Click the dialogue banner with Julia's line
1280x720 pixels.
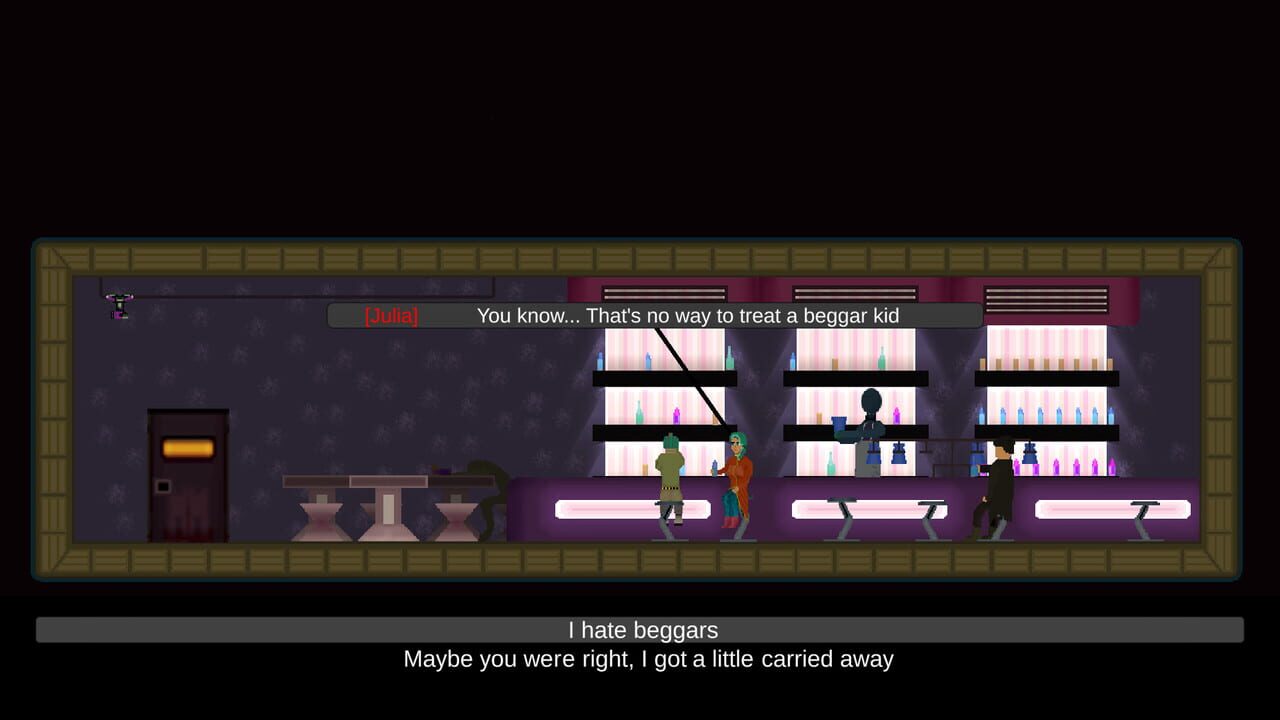coord(650,315)
